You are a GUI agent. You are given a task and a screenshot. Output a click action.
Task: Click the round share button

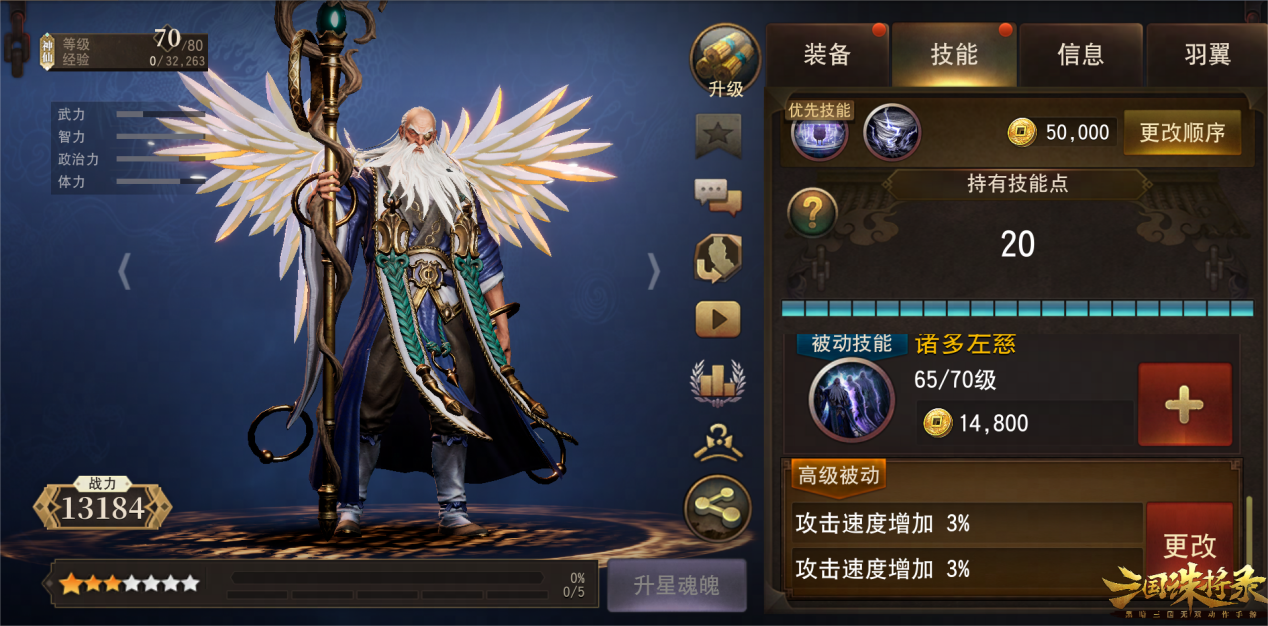[x=718, y=509]
